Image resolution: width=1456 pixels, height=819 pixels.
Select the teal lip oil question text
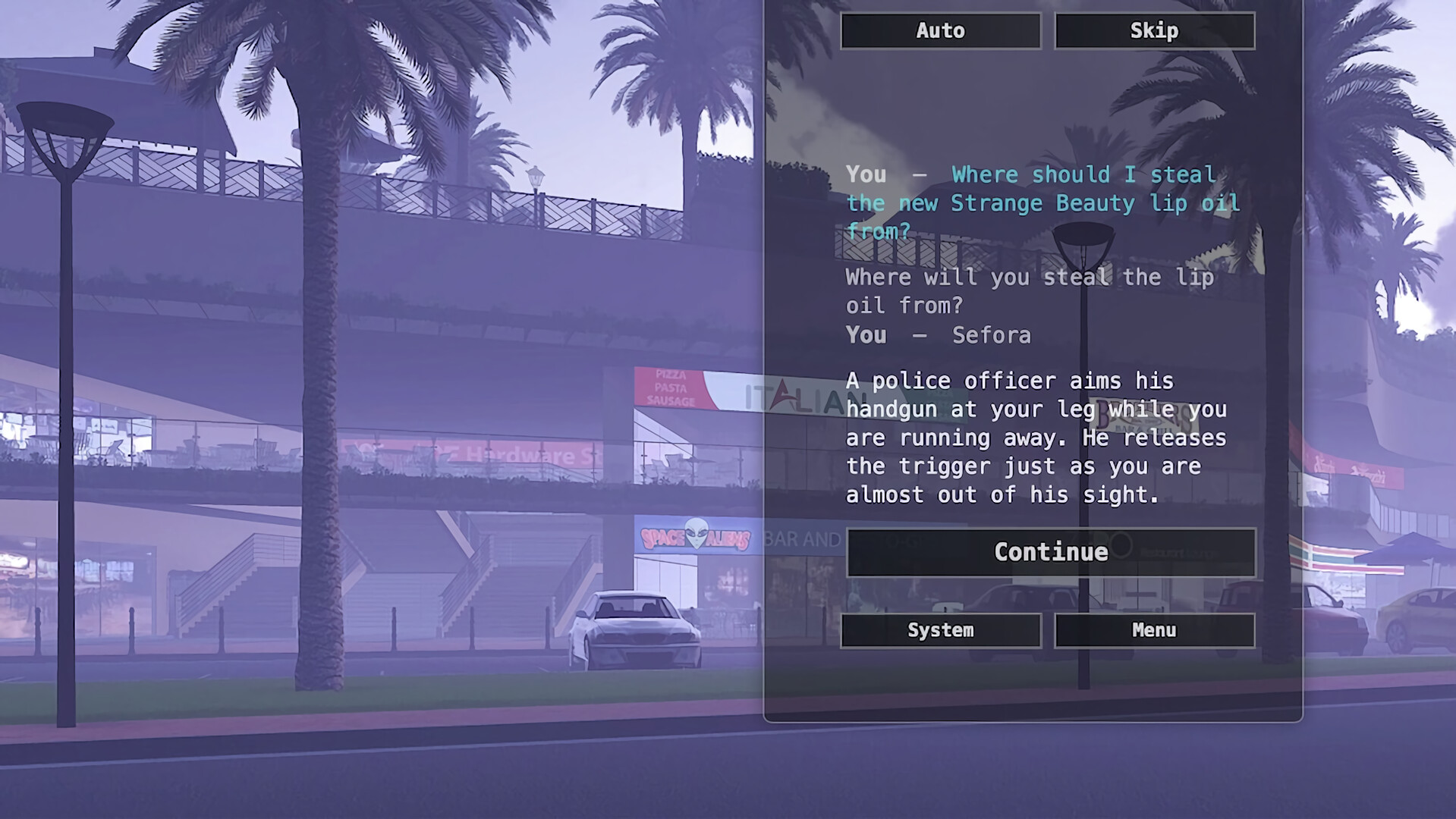tap(1043, 202)
